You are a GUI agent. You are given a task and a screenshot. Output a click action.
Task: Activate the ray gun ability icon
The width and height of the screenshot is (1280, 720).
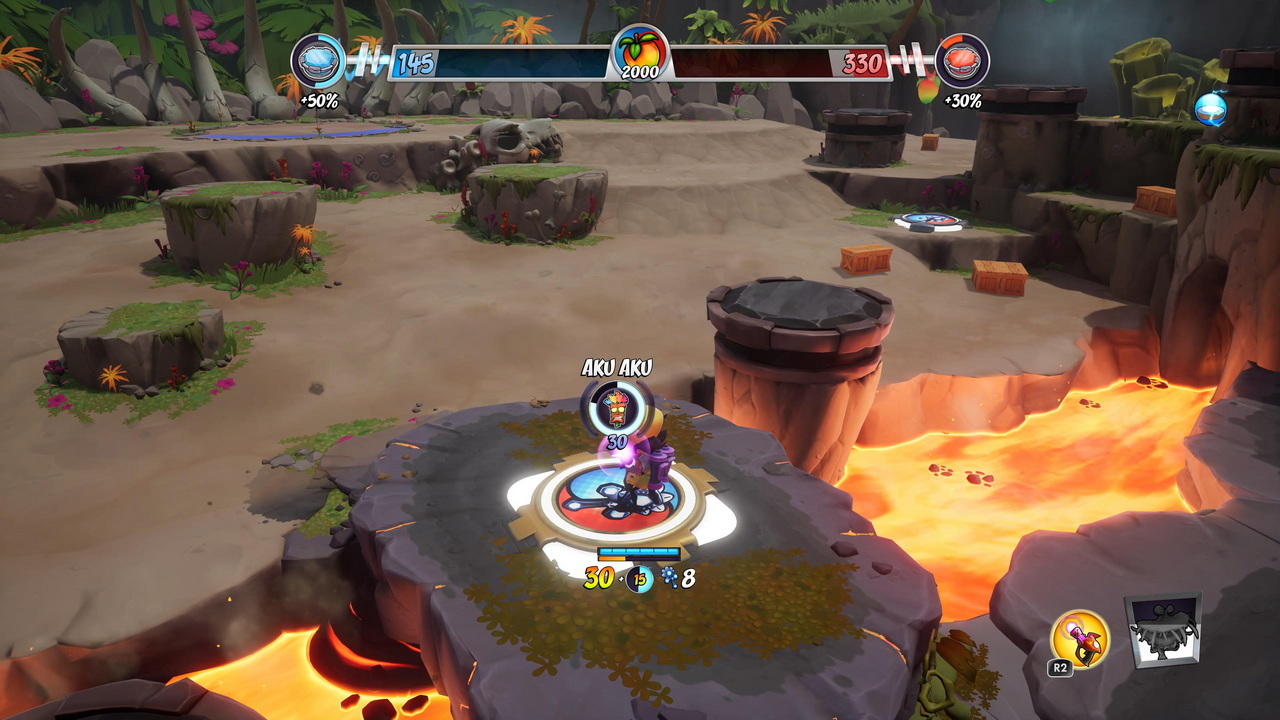[x=1079, y=638]
